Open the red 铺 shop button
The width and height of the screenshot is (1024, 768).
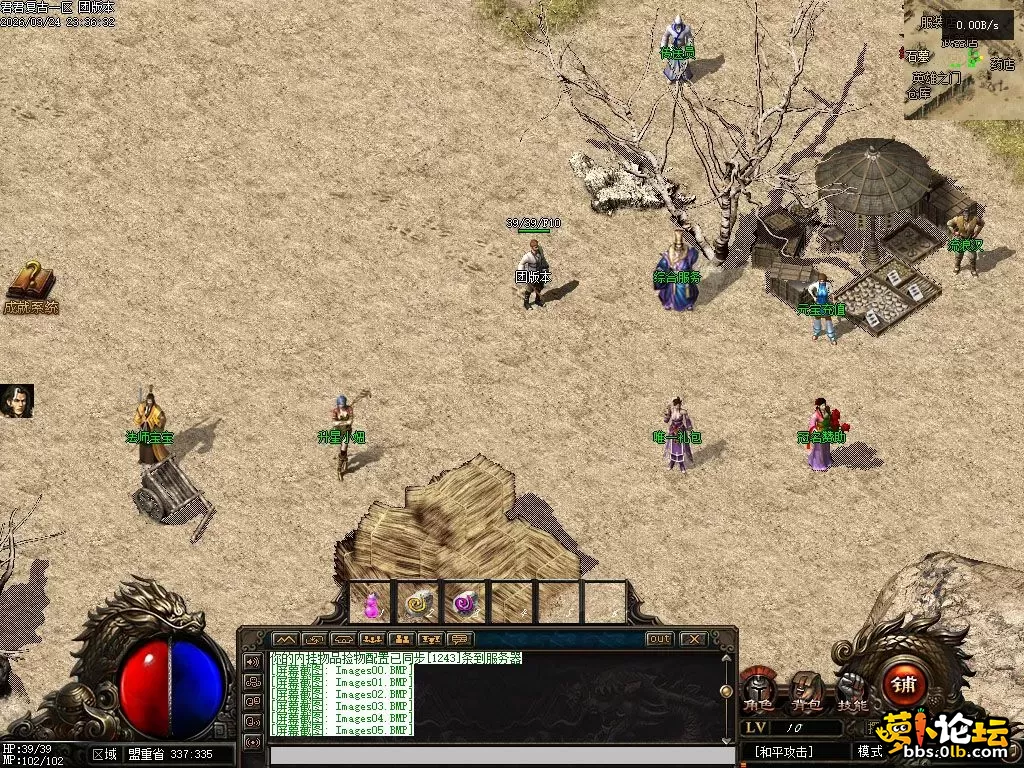coord(905,686)
